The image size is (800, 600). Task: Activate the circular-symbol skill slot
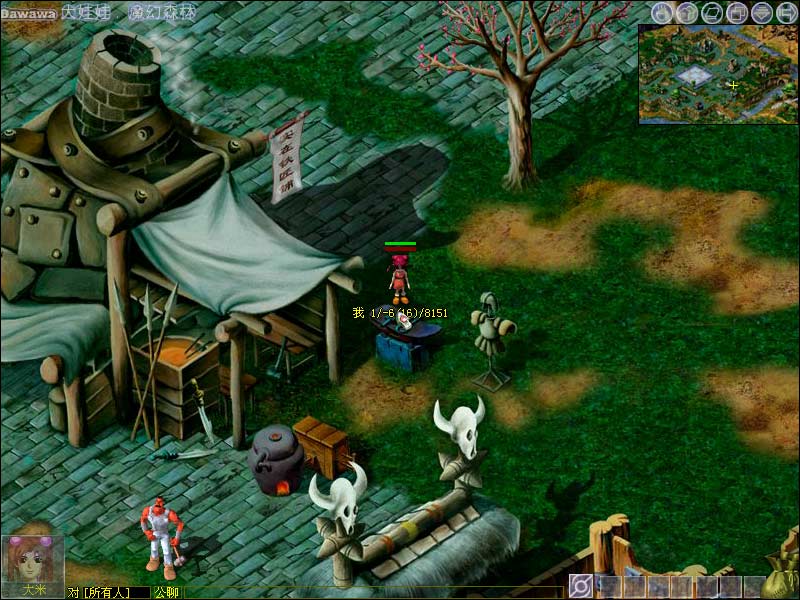(581, 586)
